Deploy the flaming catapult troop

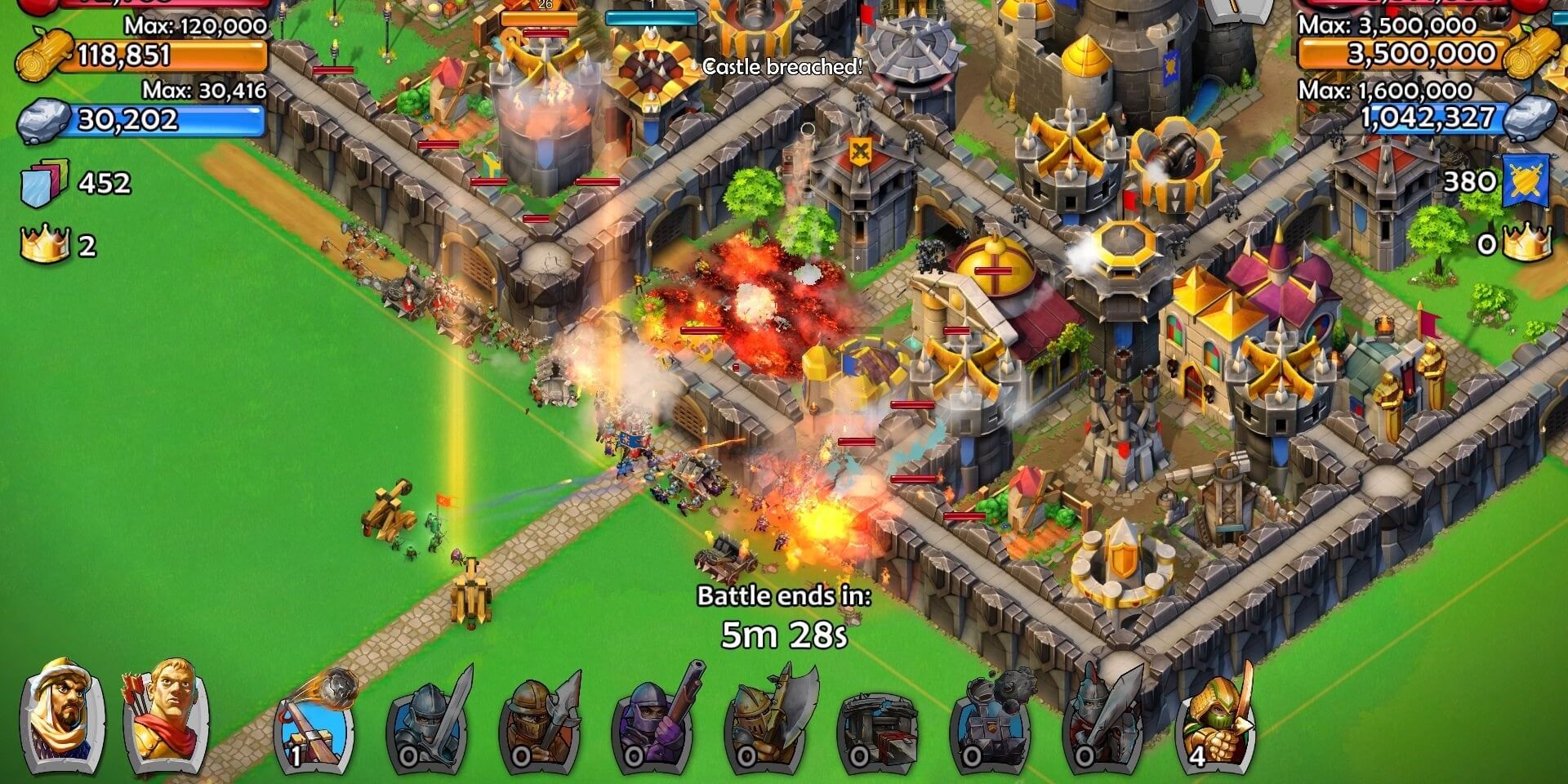click(314, 727)
